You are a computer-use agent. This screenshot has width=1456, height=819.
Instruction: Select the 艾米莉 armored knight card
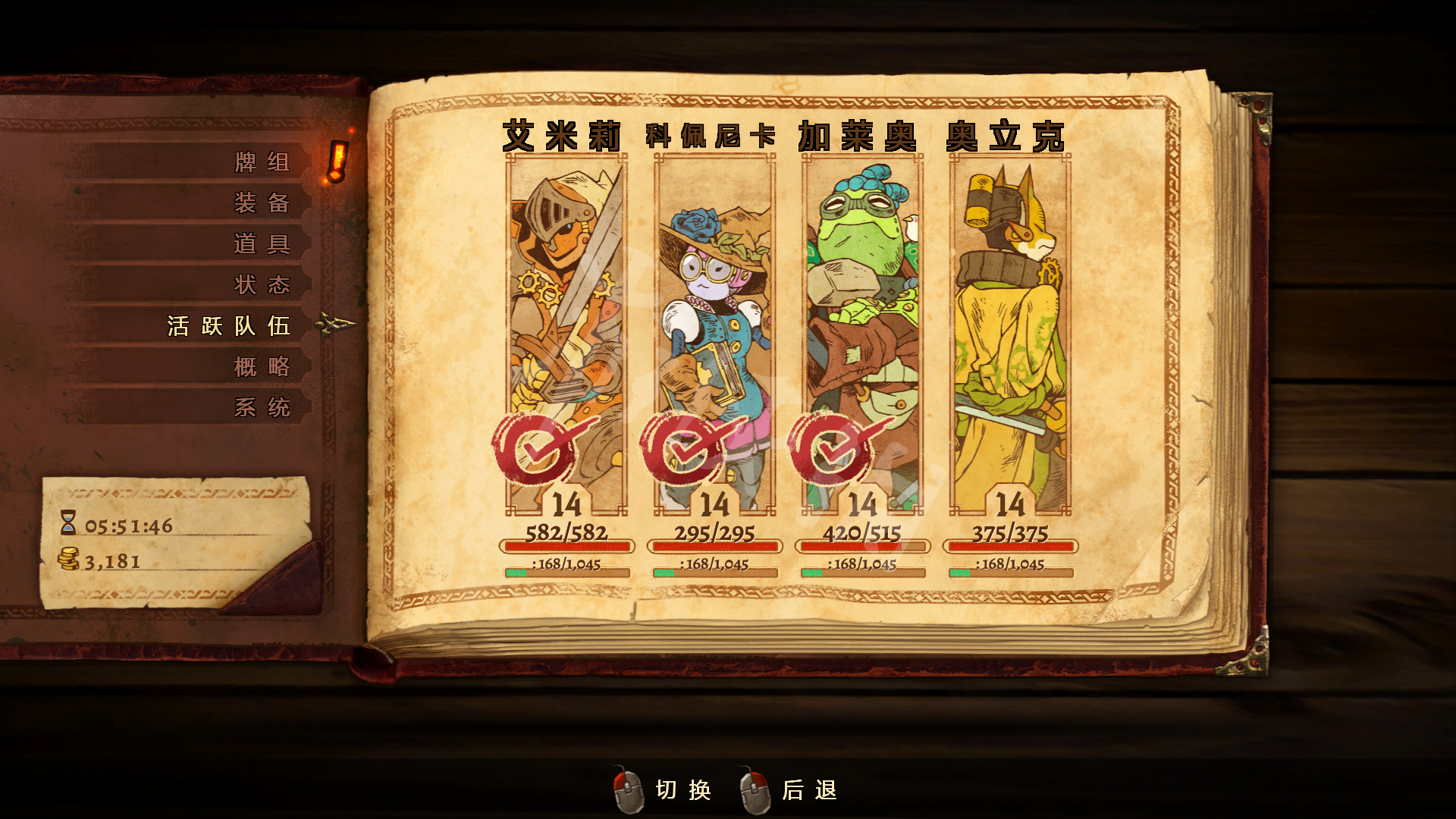point(566,334)
